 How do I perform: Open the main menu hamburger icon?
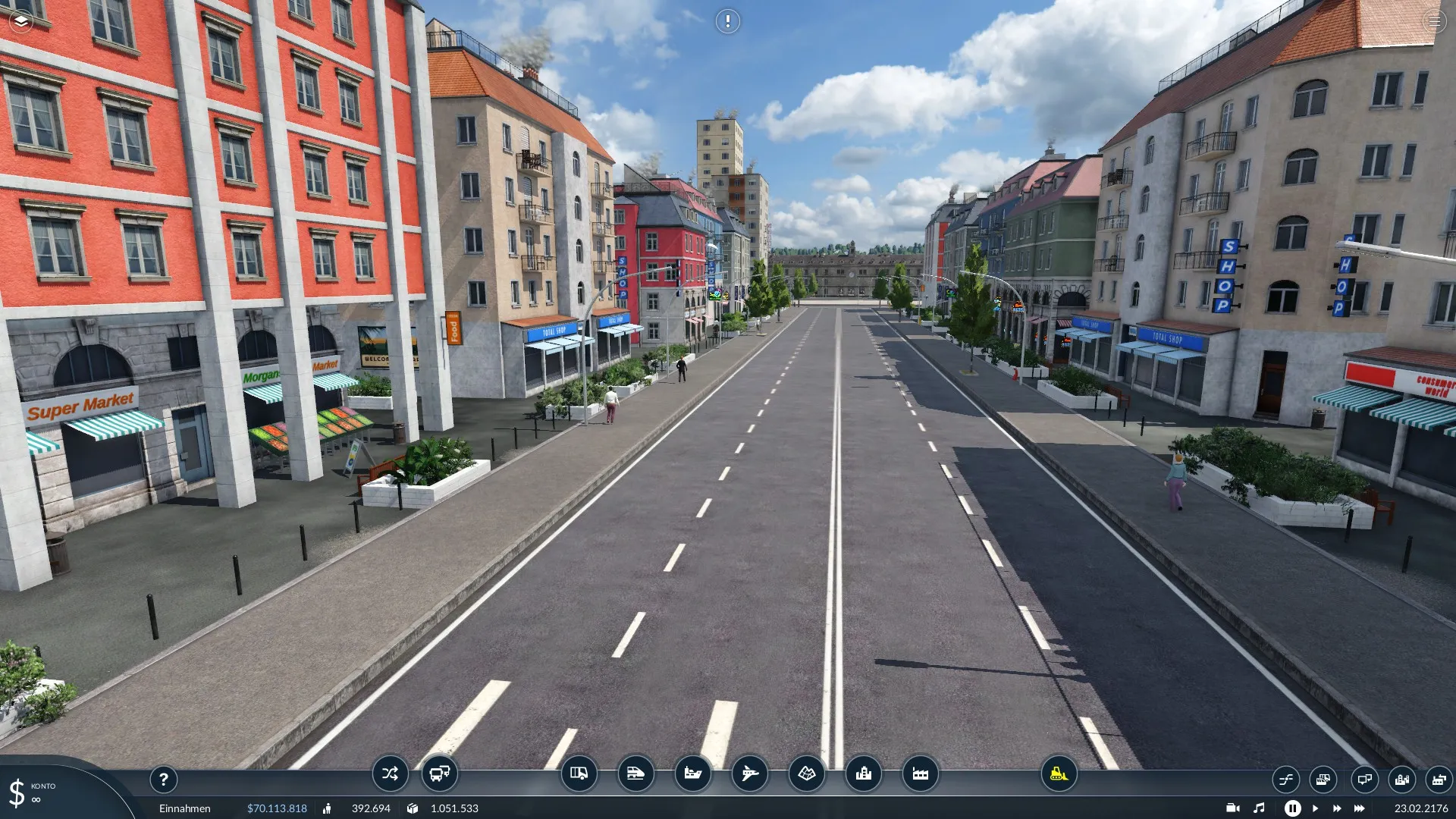[1434, 21]
